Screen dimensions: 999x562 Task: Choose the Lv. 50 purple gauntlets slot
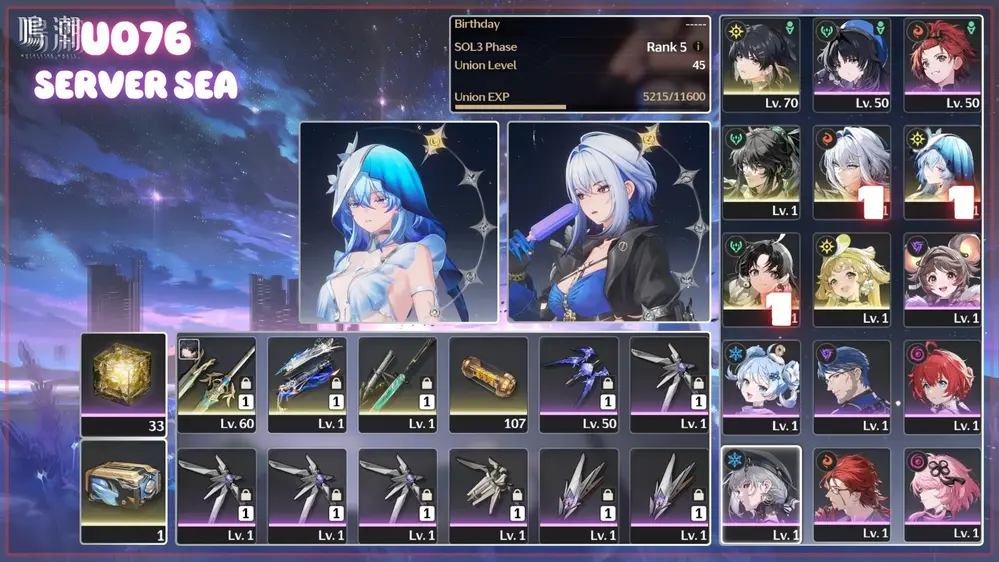pos(578,383)
